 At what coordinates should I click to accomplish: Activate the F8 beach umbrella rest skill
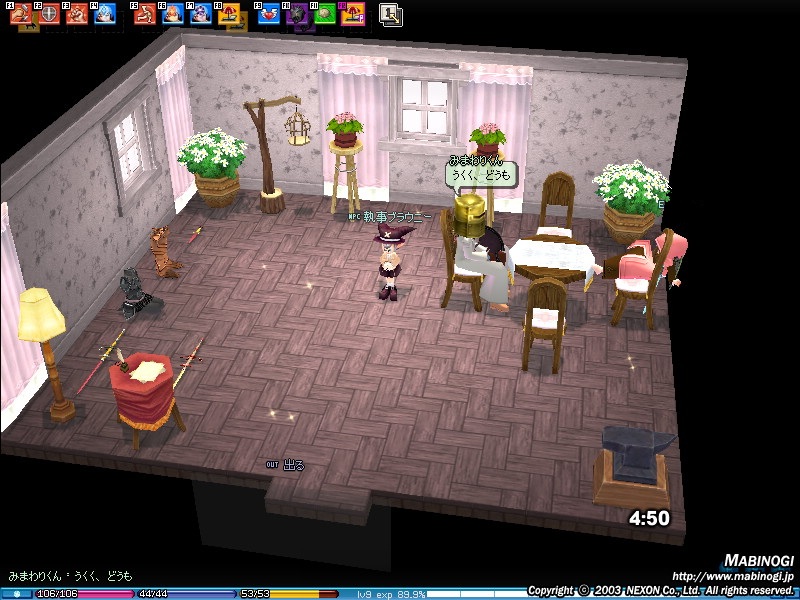pyautogui.click(x=227, y=14)
